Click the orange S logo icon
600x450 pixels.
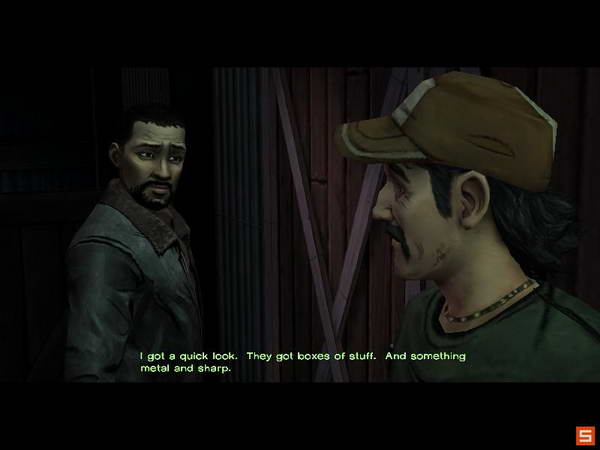[584, 435]
